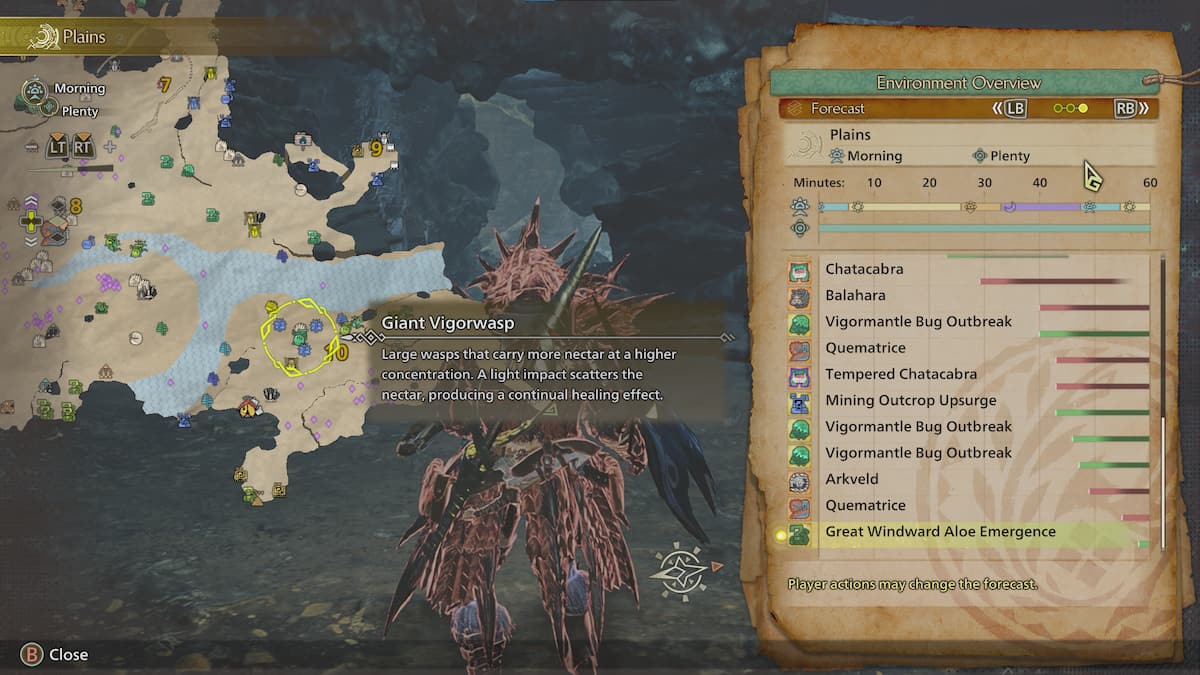Open the Forecast page header
1200x675 pixels.
[837, 108]
